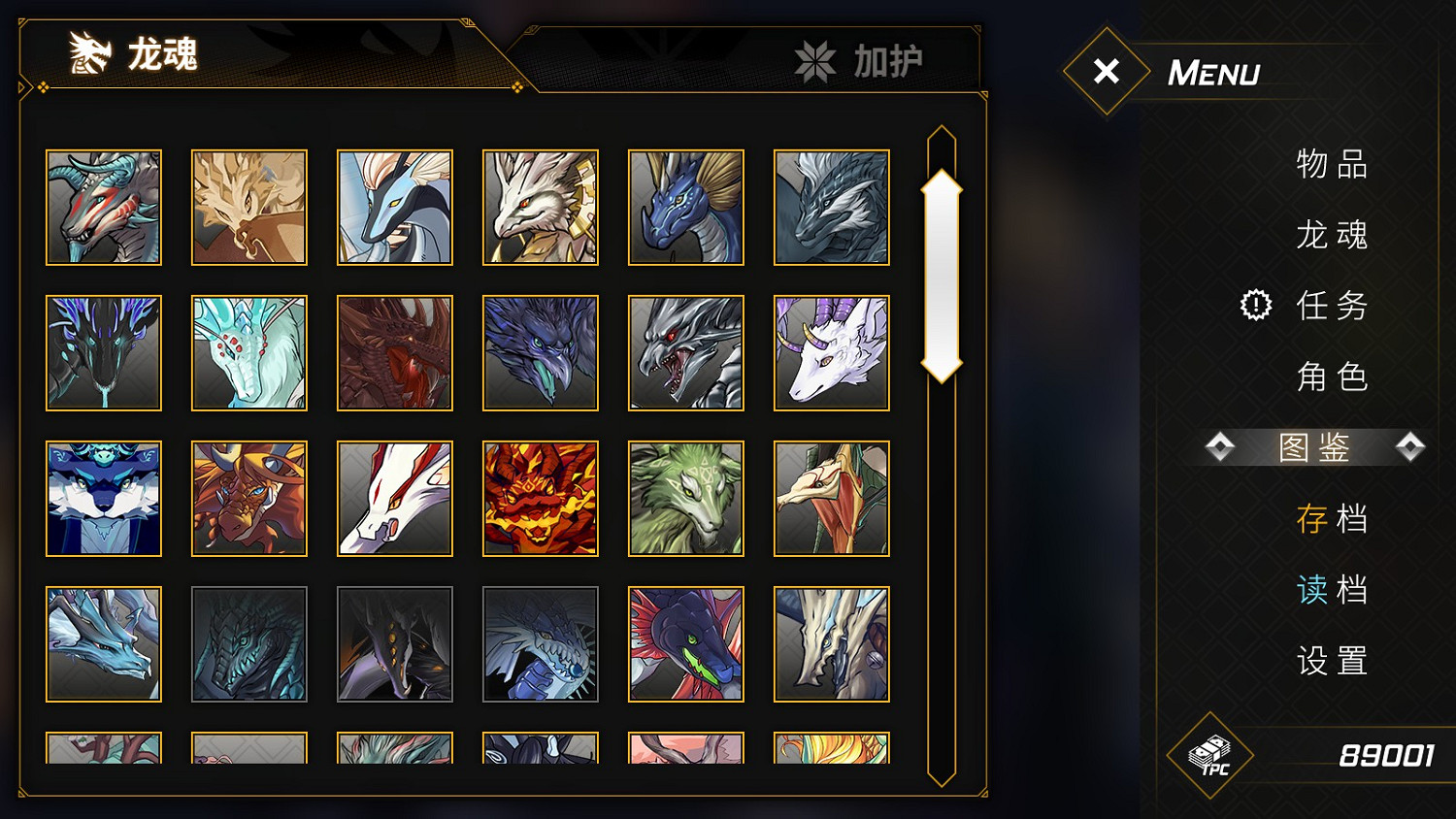Screen dimensions: 1456x819
Task: Select the green wolf-faced dragon portrait
Action: pyautogui.click(x=685, y=499)
